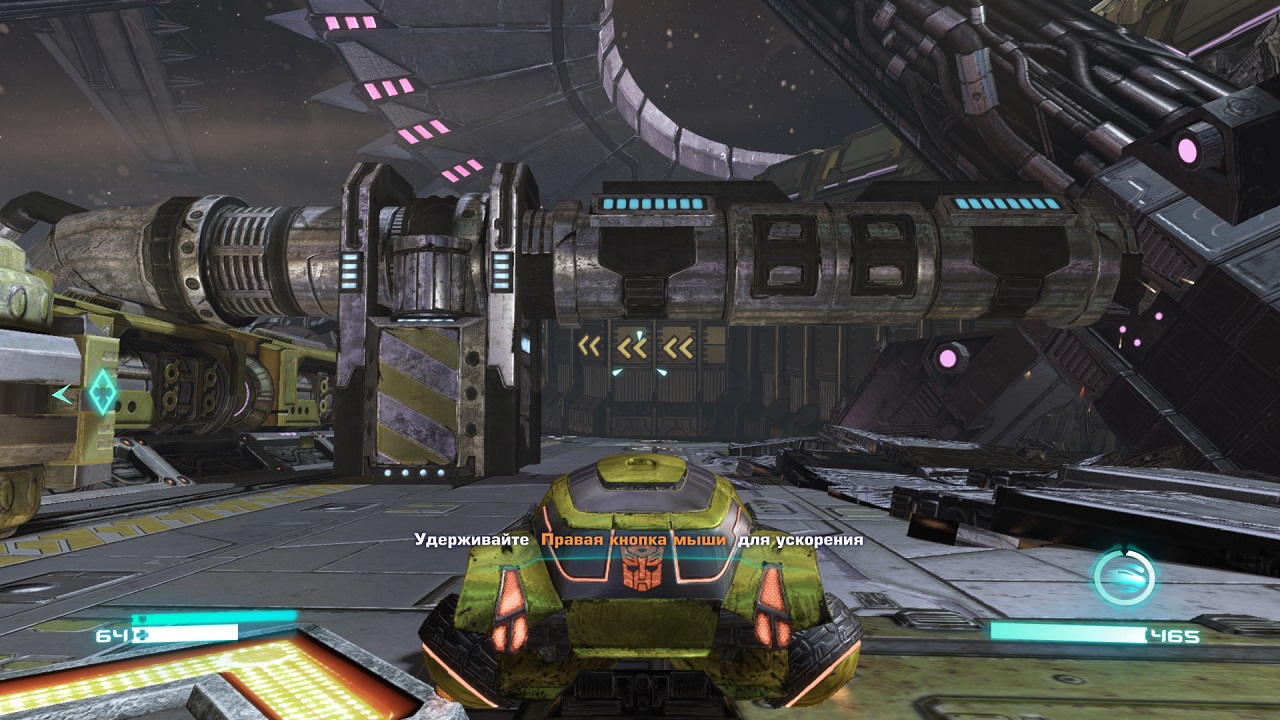The height and width of the screenshot is (720, 1280).
Task: Activate the circular dash ability icon
Action: click(1123, 577)
